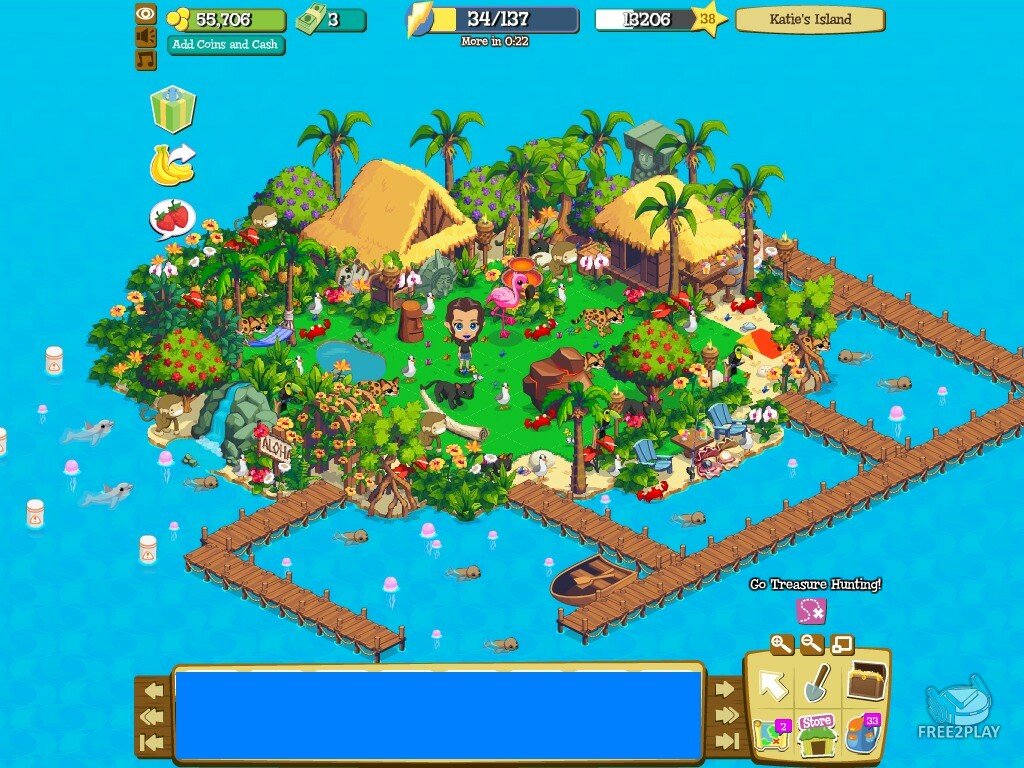Open the strawberry speech bubble request
1024x768 pixels.
(x=172, y=217)
